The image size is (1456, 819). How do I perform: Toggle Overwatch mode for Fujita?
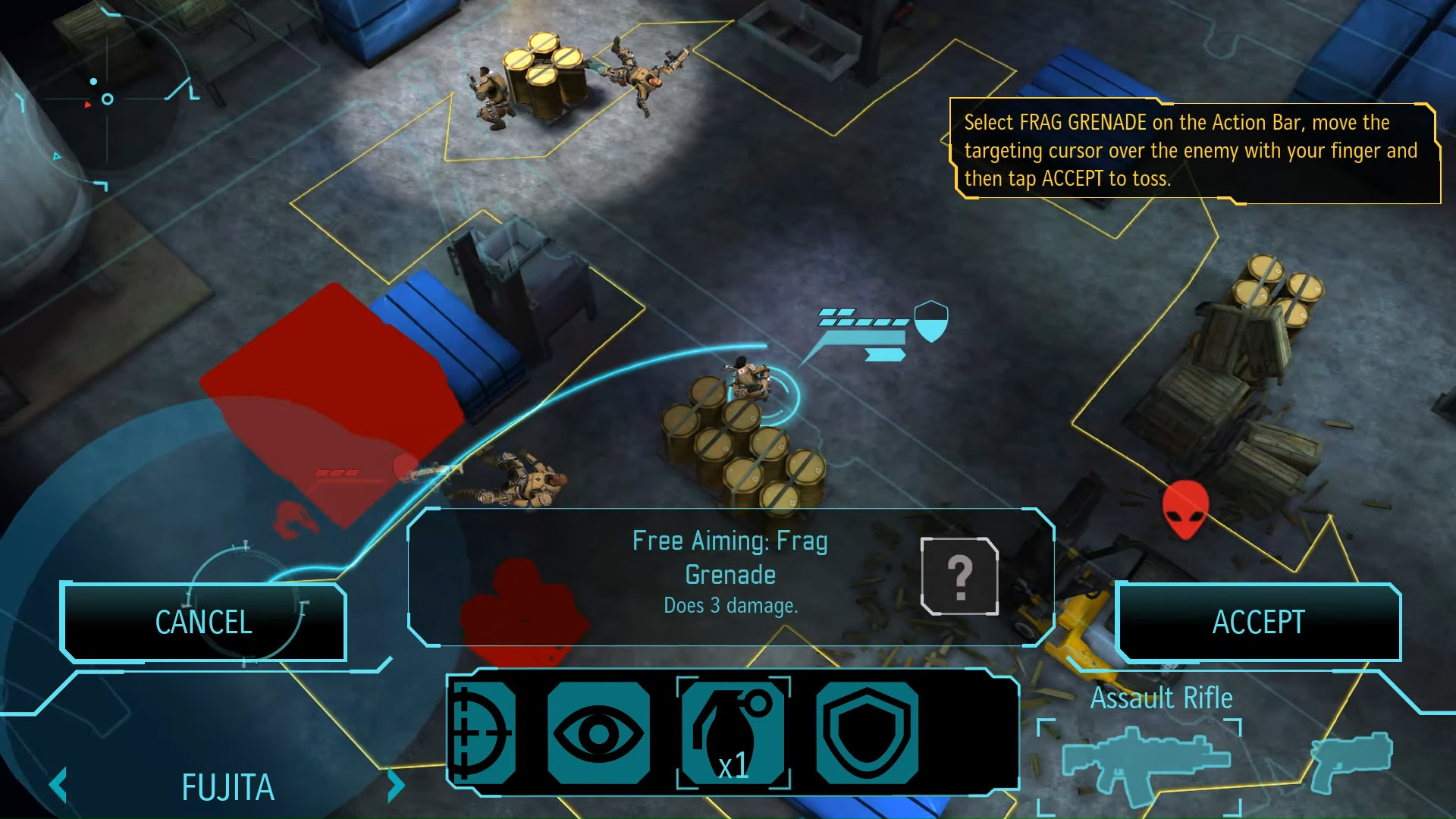pos(598,730)
